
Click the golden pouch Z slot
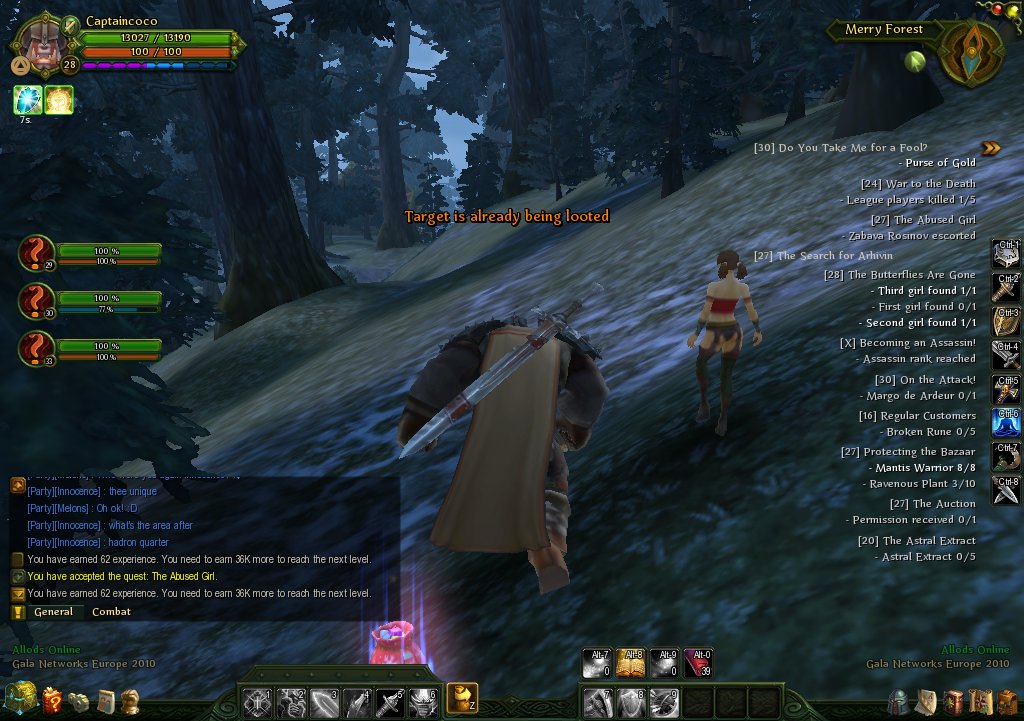(x=462, y=697)
